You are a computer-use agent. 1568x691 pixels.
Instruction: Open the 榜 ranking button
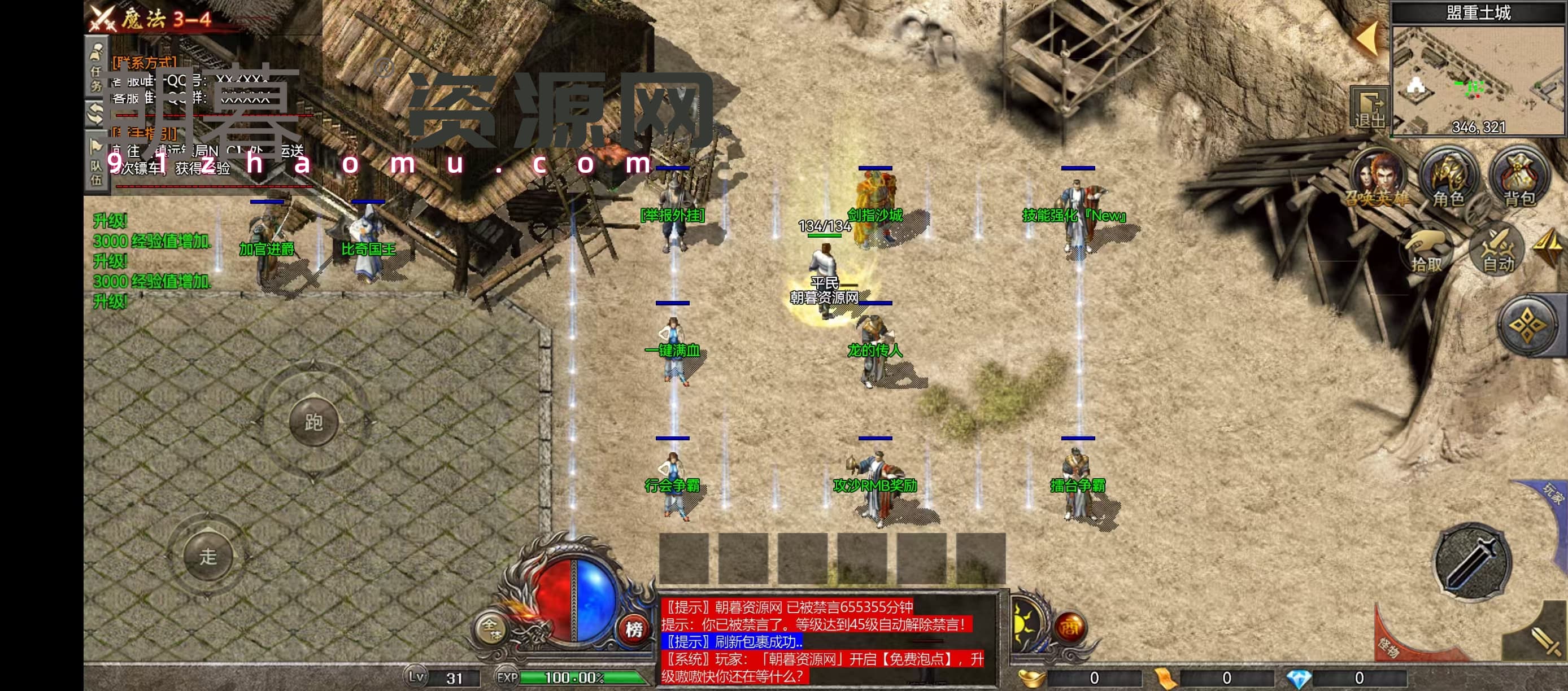tap(634, 629)
